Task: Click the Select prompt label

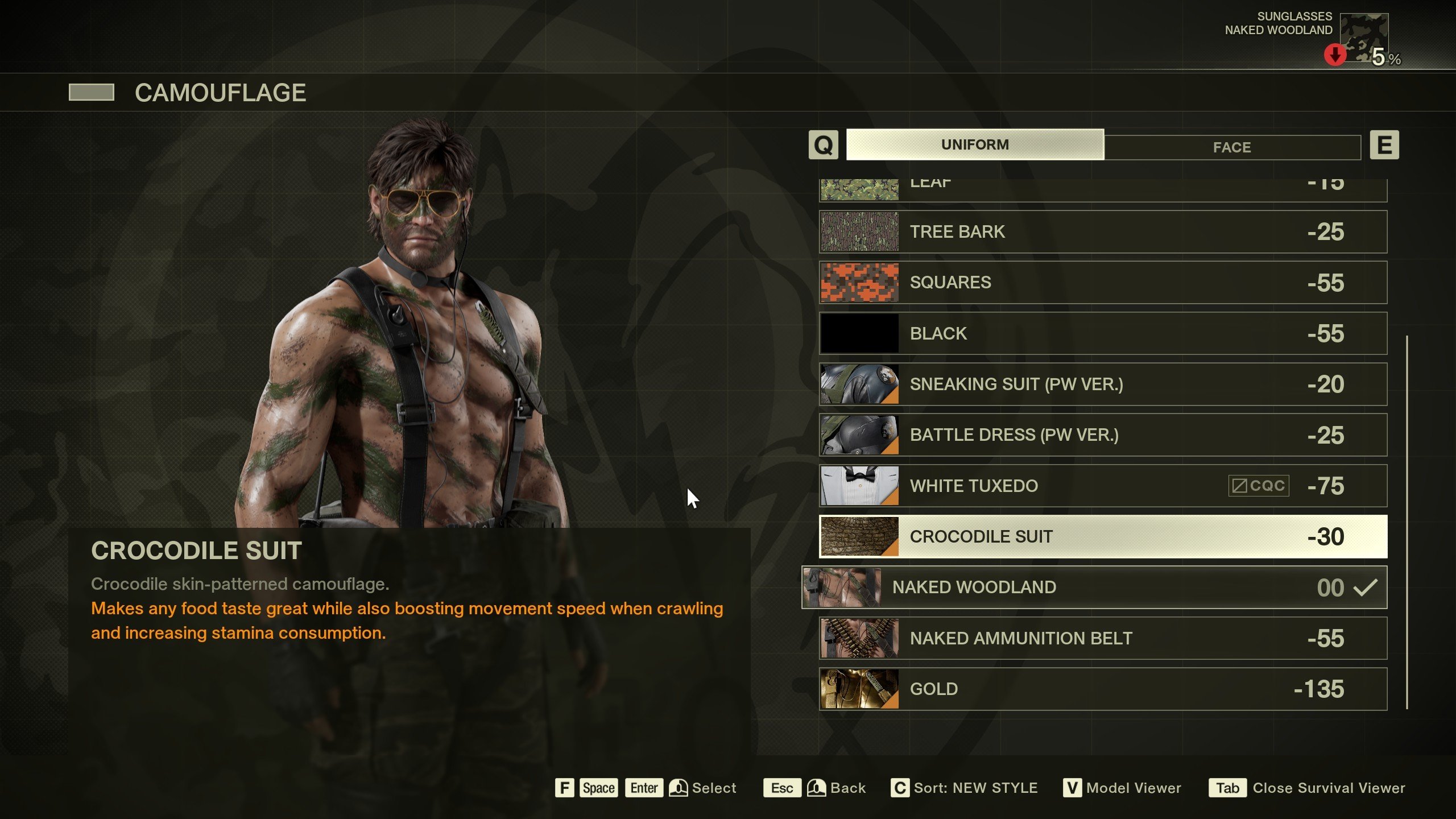Action: click(x=714, y=788)
